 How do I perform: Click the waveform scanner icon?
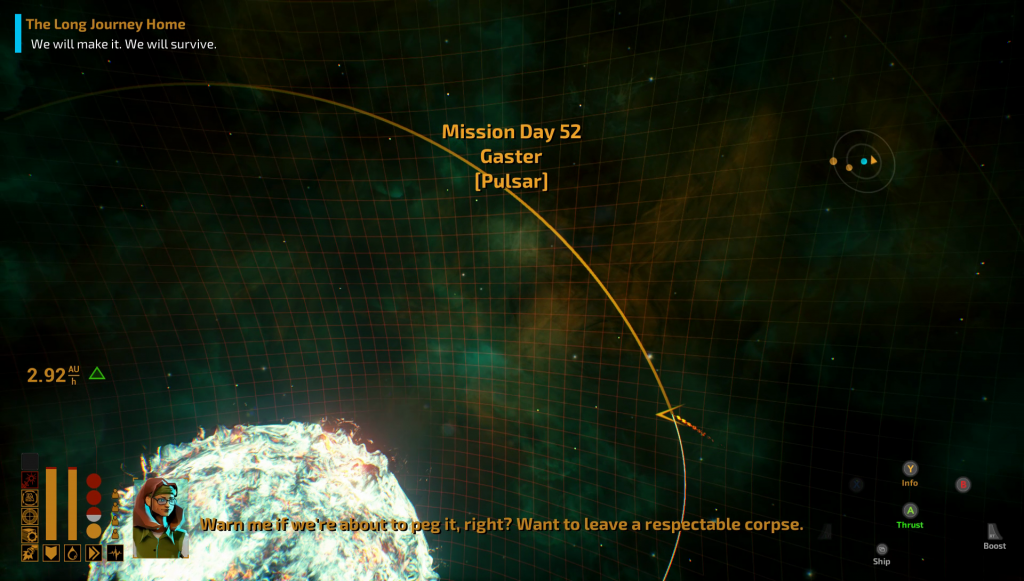click(115, 553)
